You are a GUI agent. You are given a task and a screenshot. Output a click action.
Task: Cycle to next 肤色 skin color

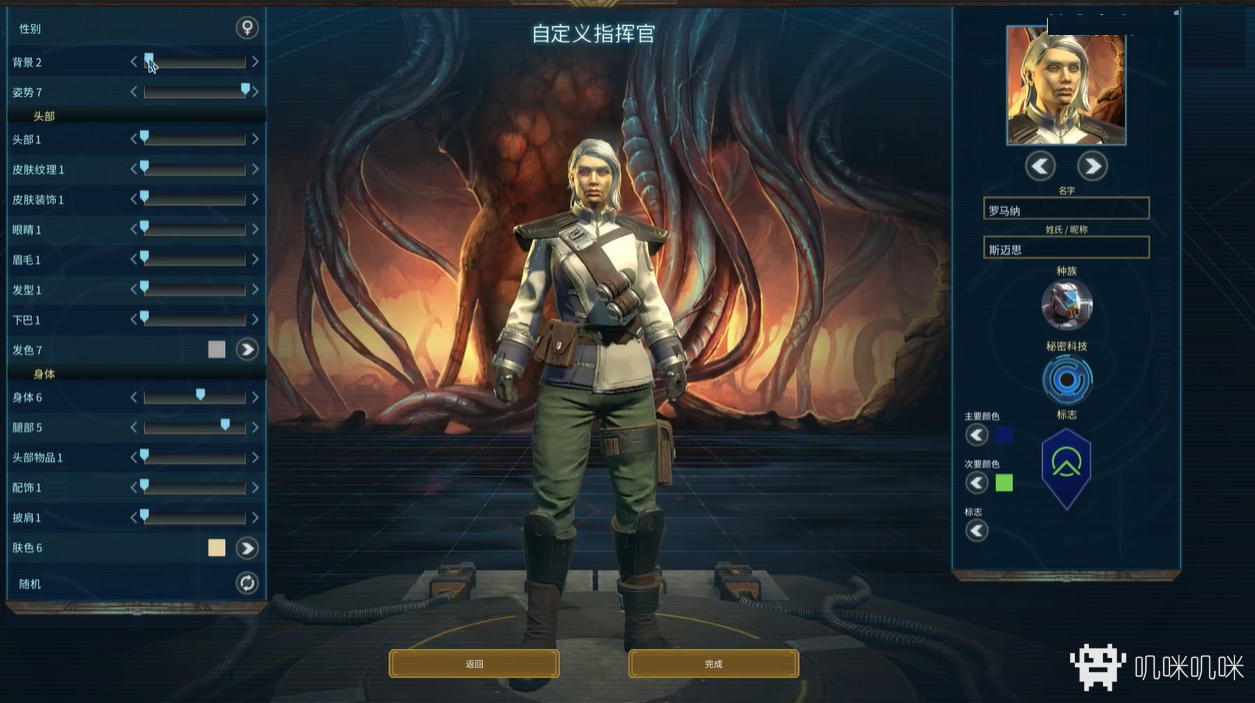[x=247, y=548]
